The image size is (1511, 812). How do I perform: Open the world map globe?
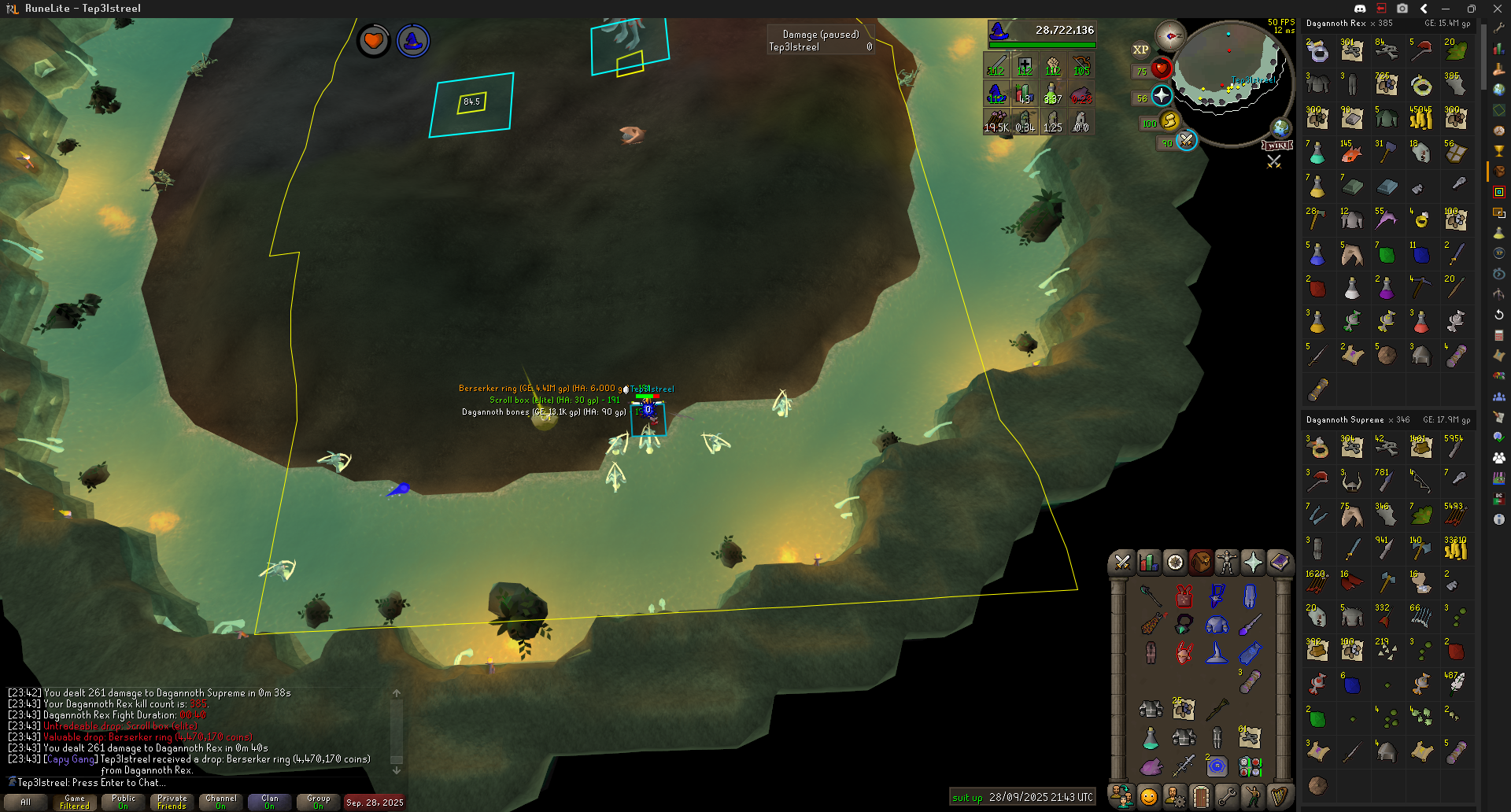pyautogui.click(x=1281, y=127)
